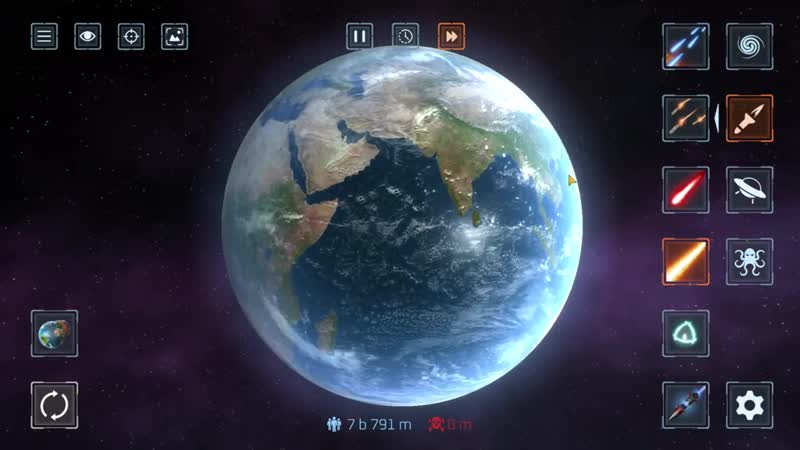Toggle the fast-forward speed button
Image resolution: width=800 pixels, height=450 pixels.
pos(451,36)
